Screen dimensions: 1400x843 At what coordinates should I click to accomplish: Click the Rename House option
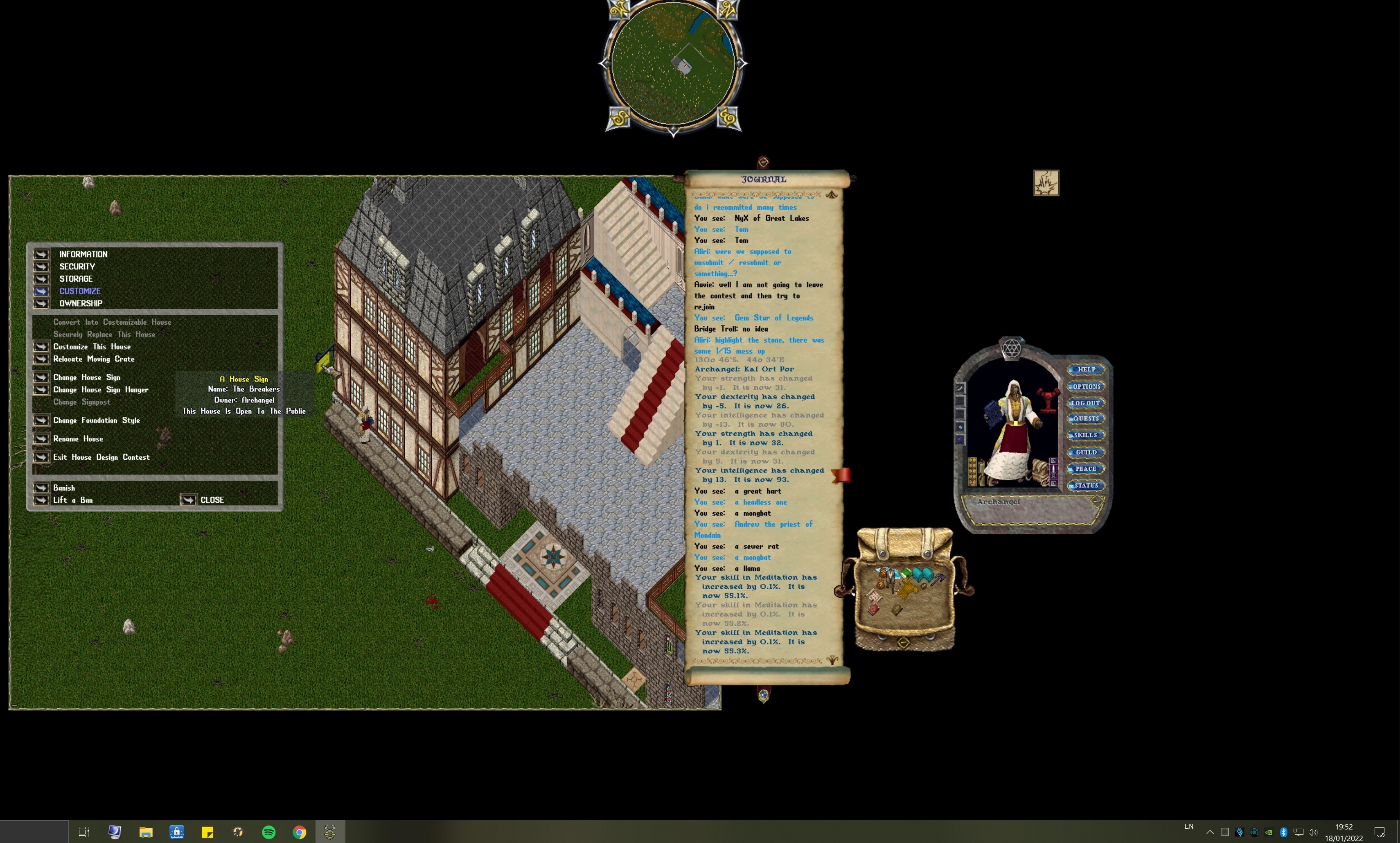coord(41,438)
